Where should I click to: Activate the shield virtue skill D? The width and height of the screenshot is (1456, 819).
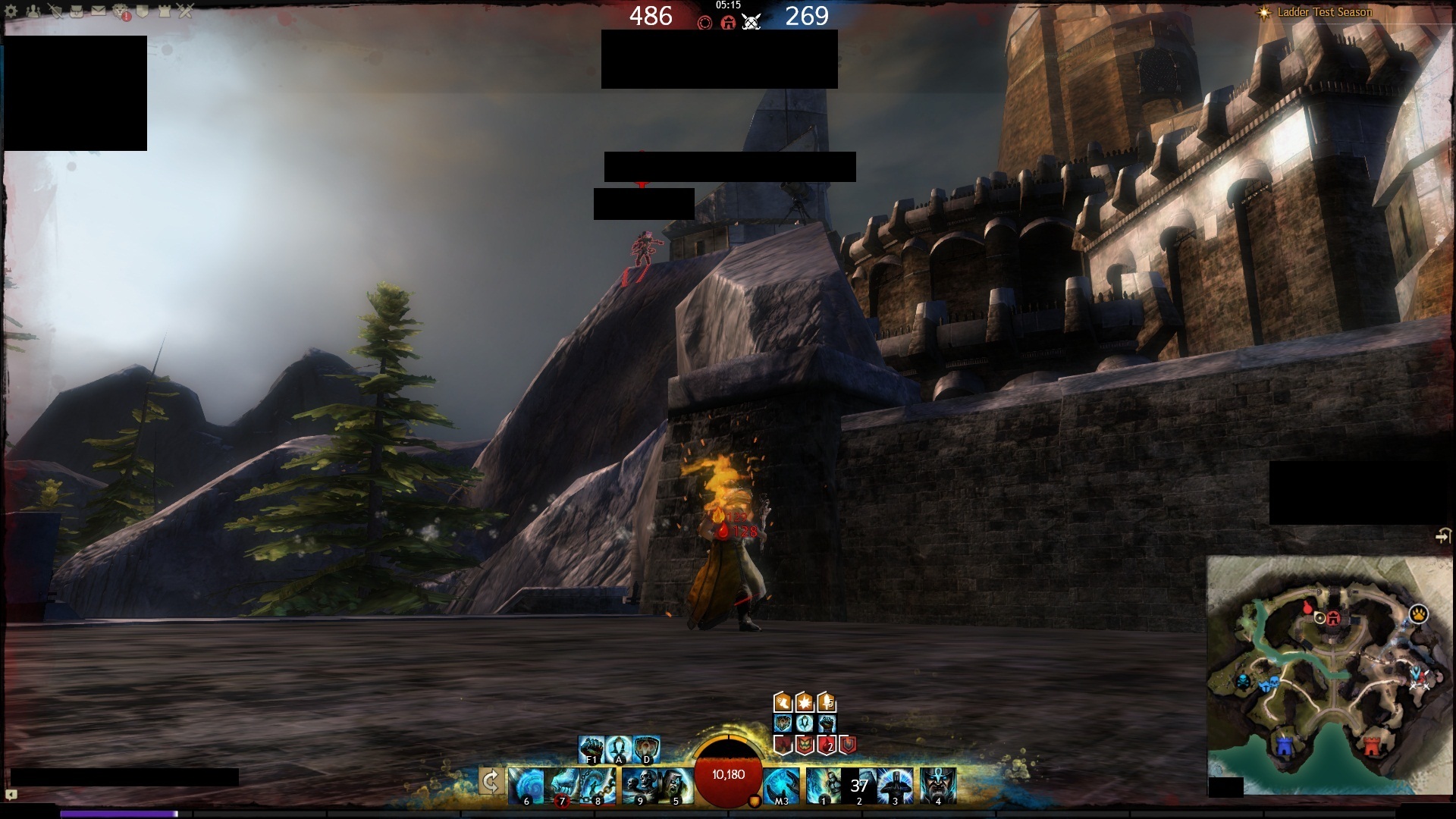pyautogui.click(x=646, y=748)
